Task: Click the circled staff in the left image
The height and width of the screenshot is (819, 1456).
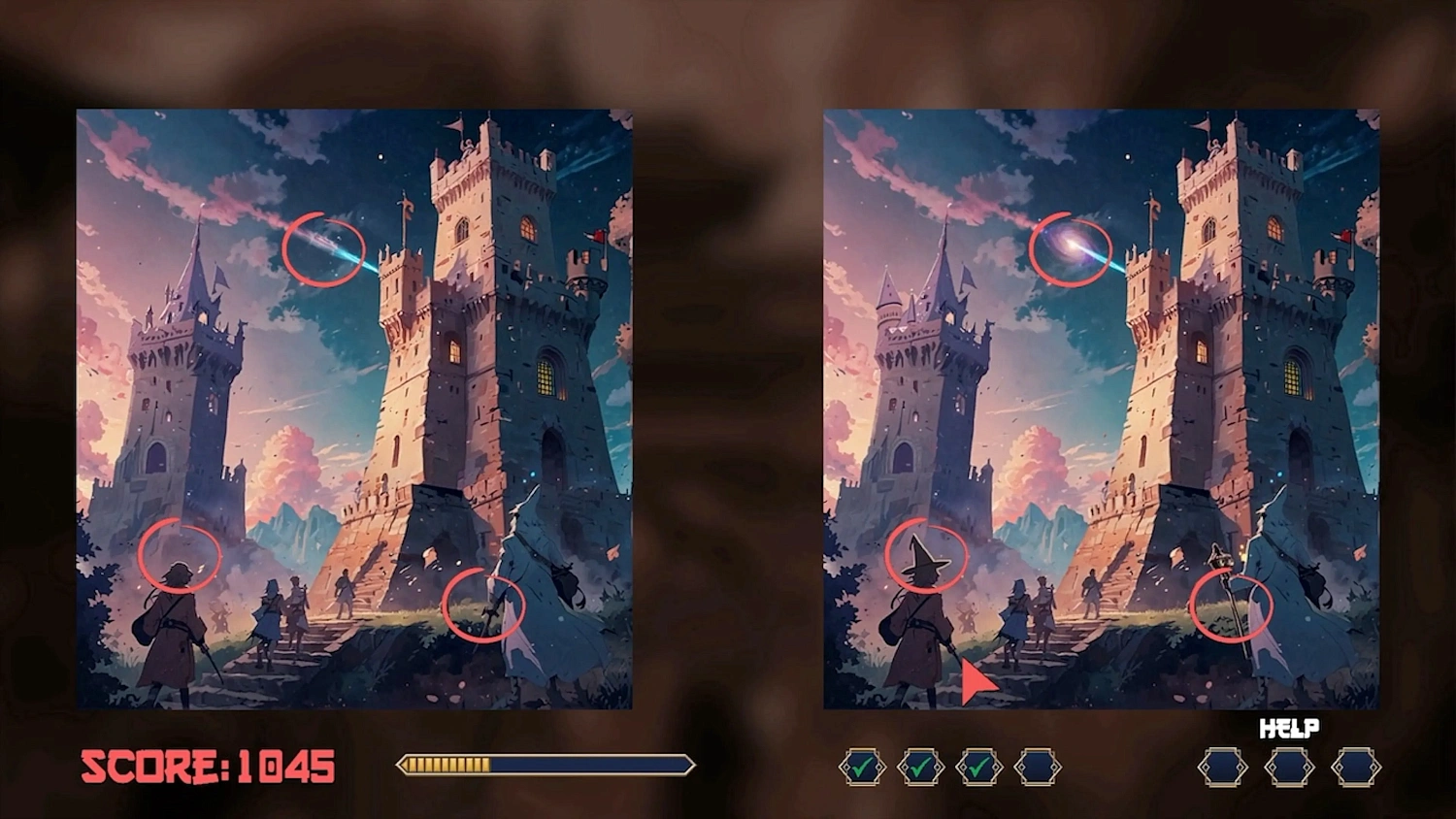Action: (x=484, y=604)
